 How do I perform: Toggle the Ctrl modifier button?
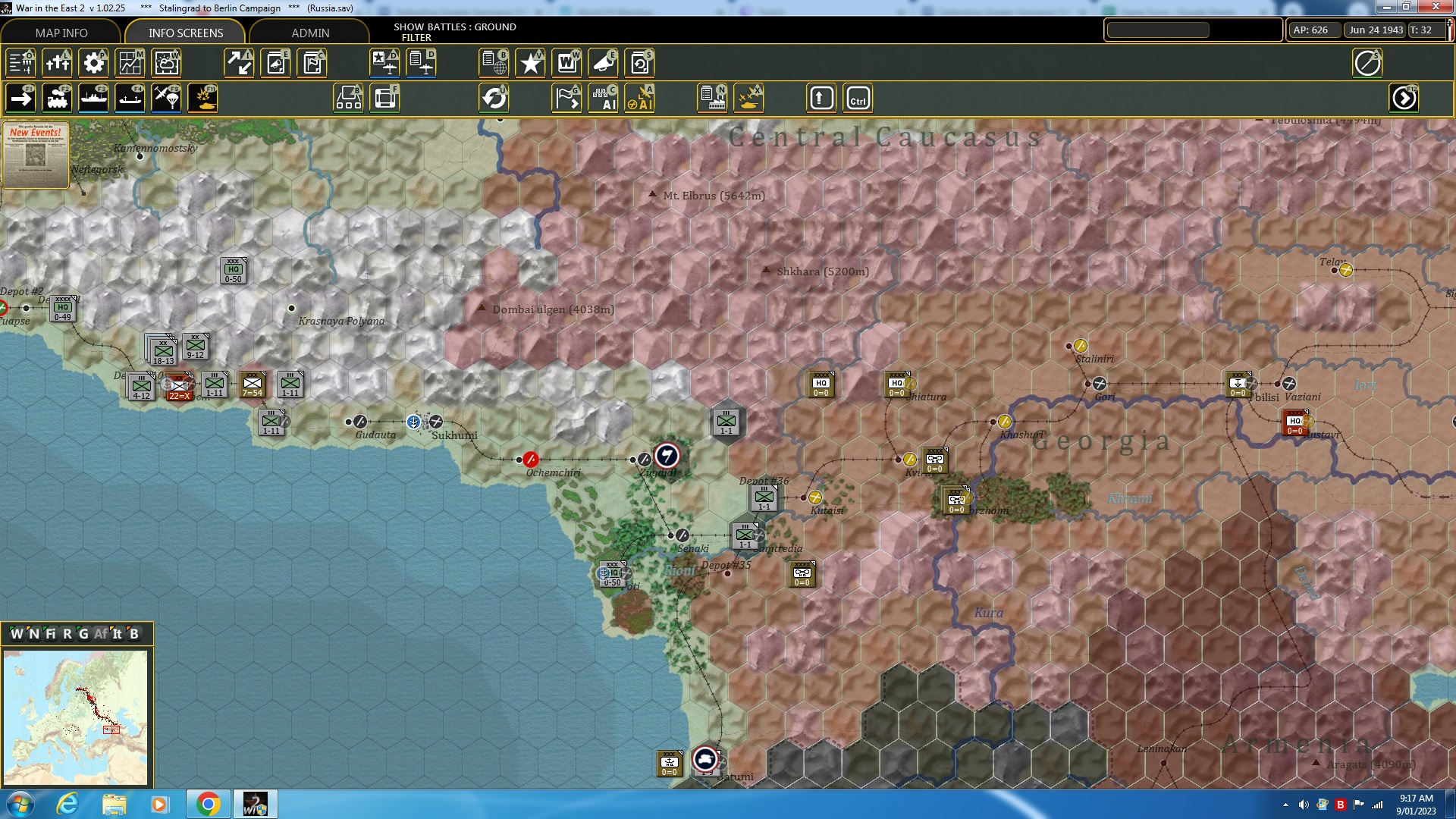point(859,98)
